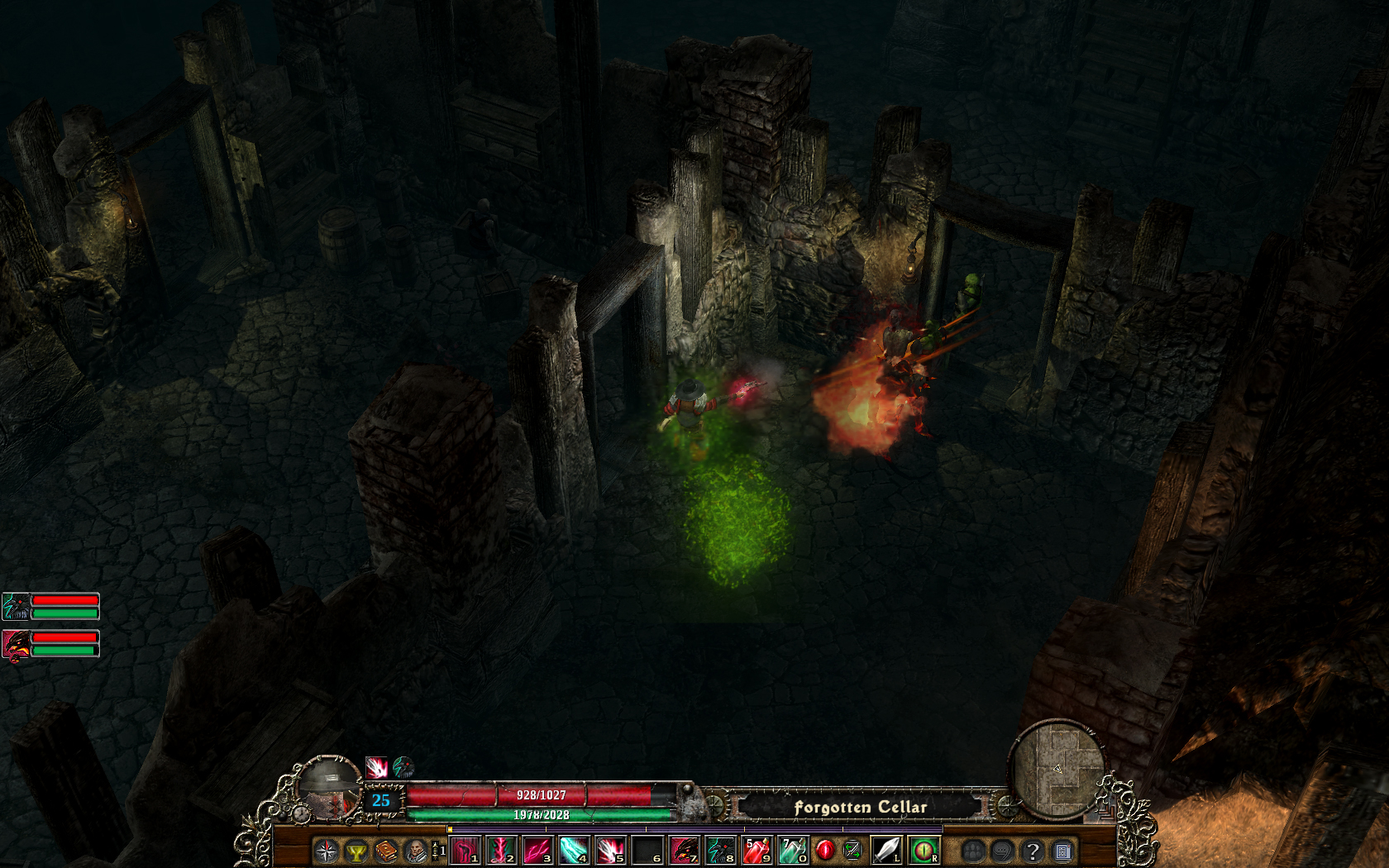Use the pink thorn skill in slot 2
This screenshot has width=1389, height=868.
coord(501,850)
